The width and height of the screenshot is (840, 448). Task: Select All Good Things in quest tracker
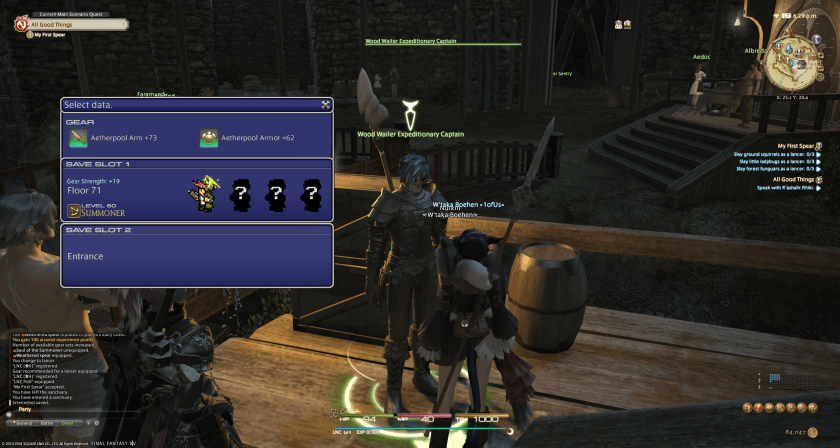tap(793, 179)
